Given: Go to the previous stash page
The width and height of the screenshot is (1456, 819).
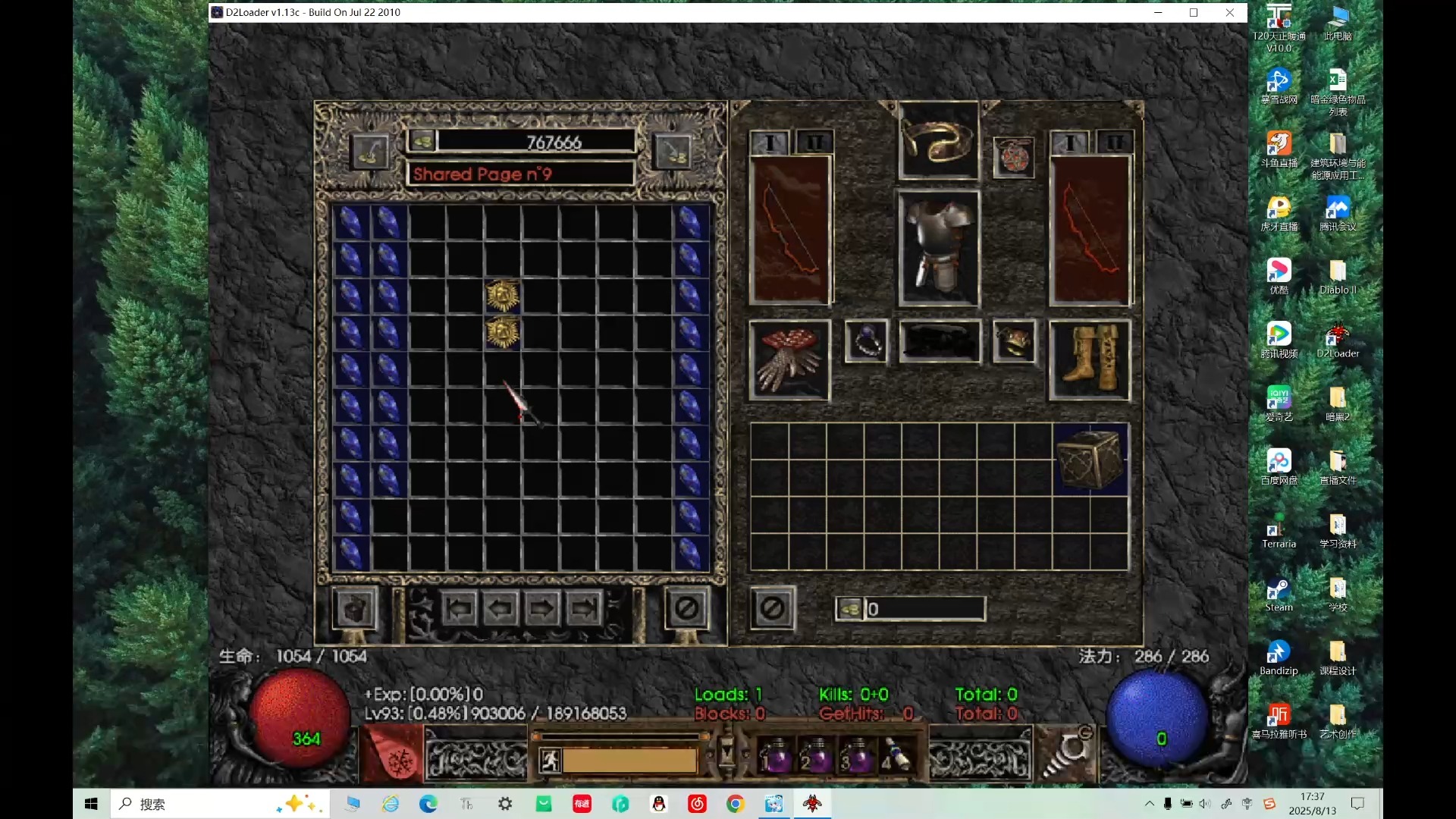Looking at the screenshot, I should coord(500,608).
